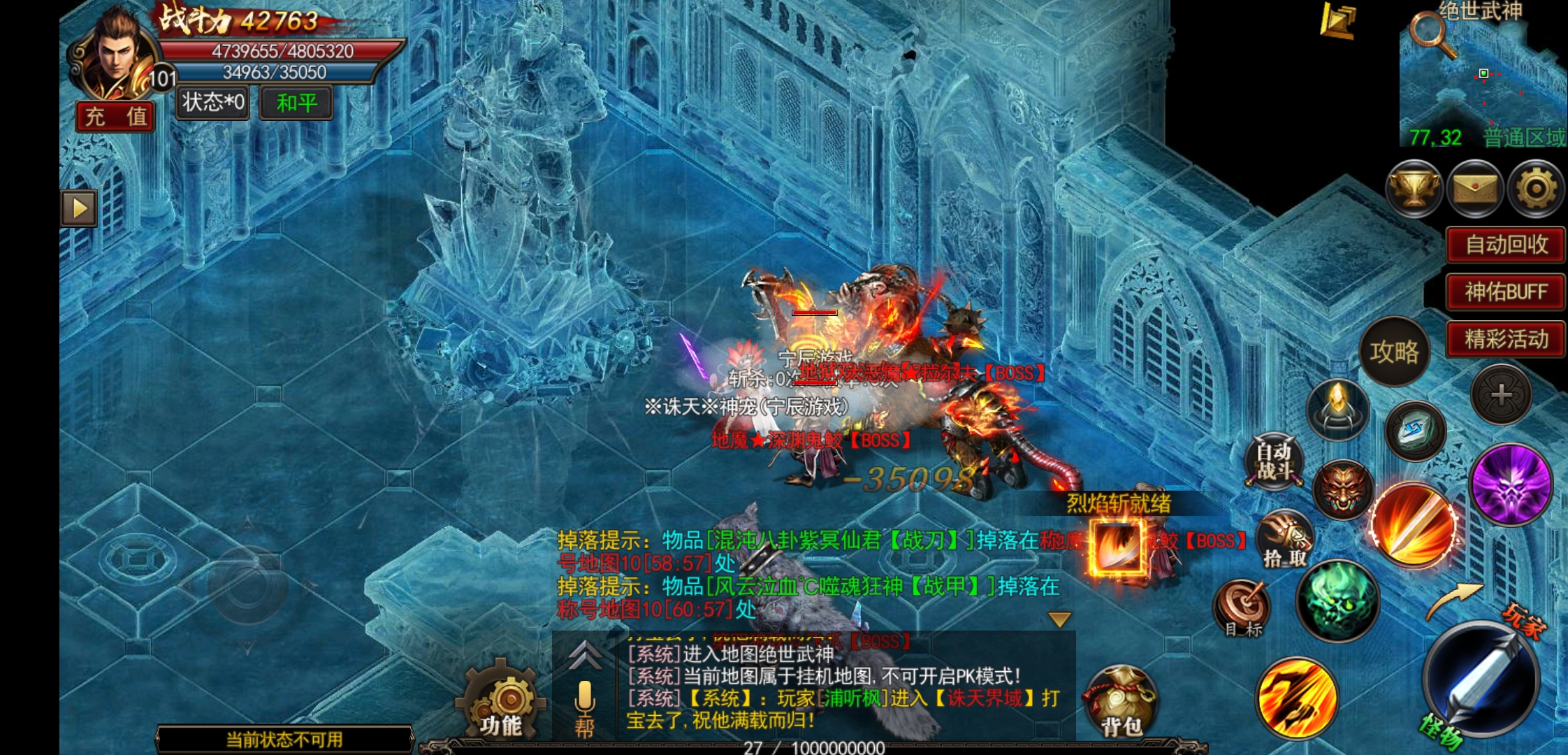This screenshot has width=1568, height=755.
Task: Open the trophy ranking icon
Action: click(x=1414, y=188)
